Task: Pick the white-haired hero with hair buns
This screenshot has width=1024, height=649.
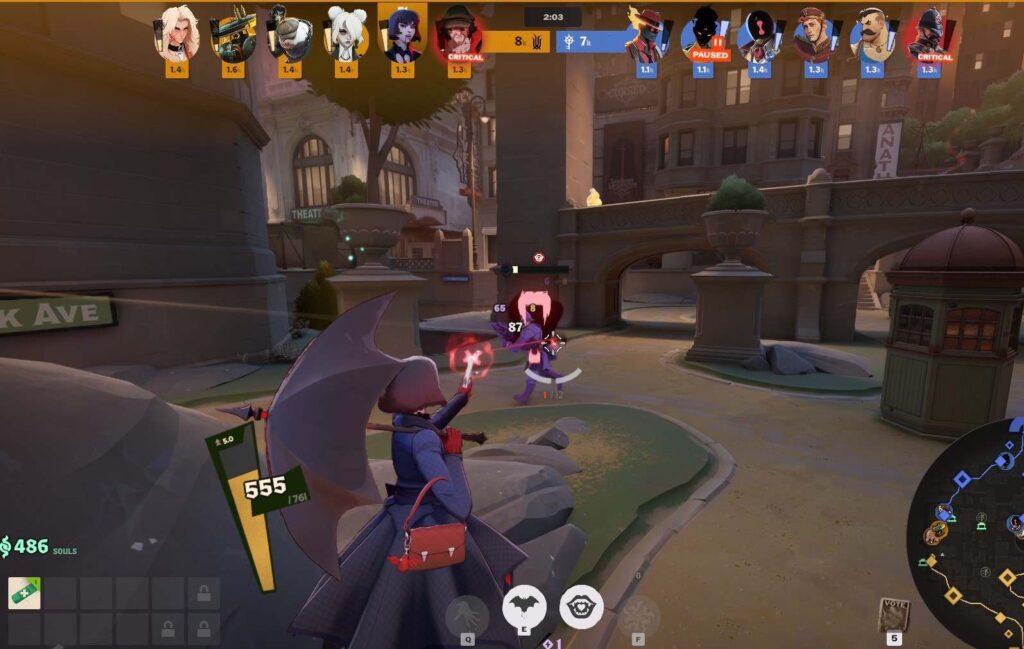Action: (346, 35)
